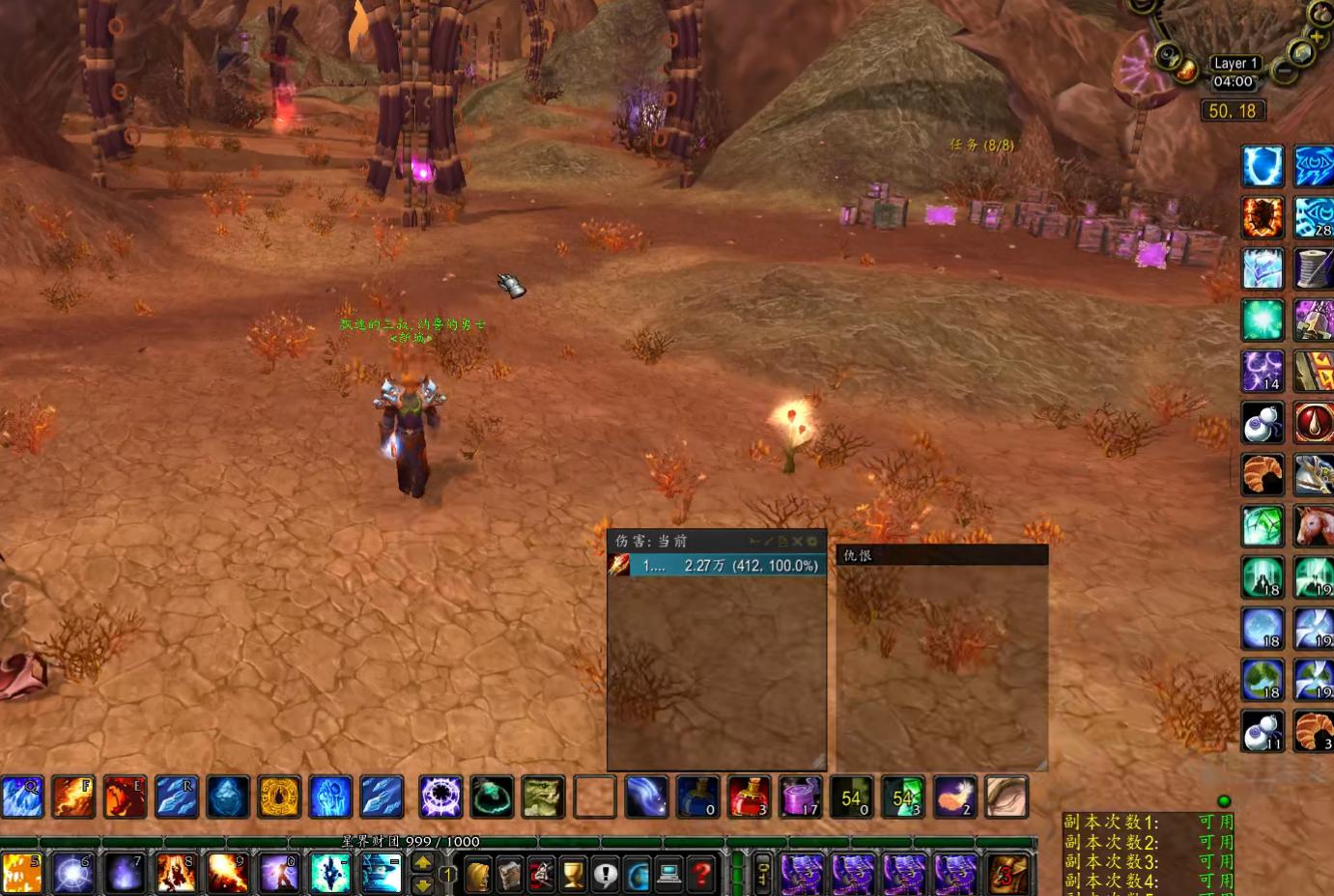Open the quest log exclamation mark button
This screenshot has height=896, width=1334.
coord(606,875)
